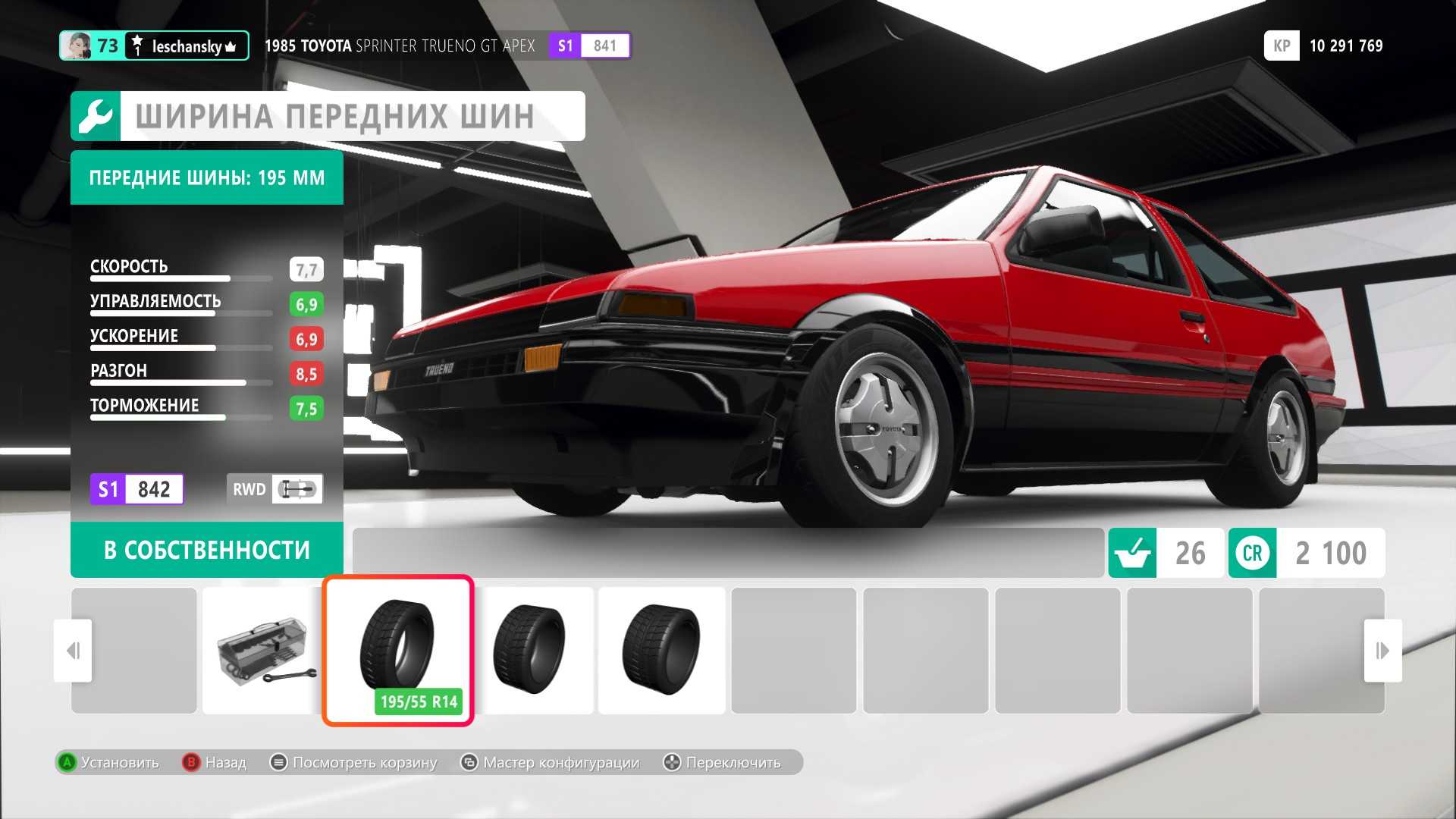Choose the stock toolbox with wrench tile

tap(264, 650)
